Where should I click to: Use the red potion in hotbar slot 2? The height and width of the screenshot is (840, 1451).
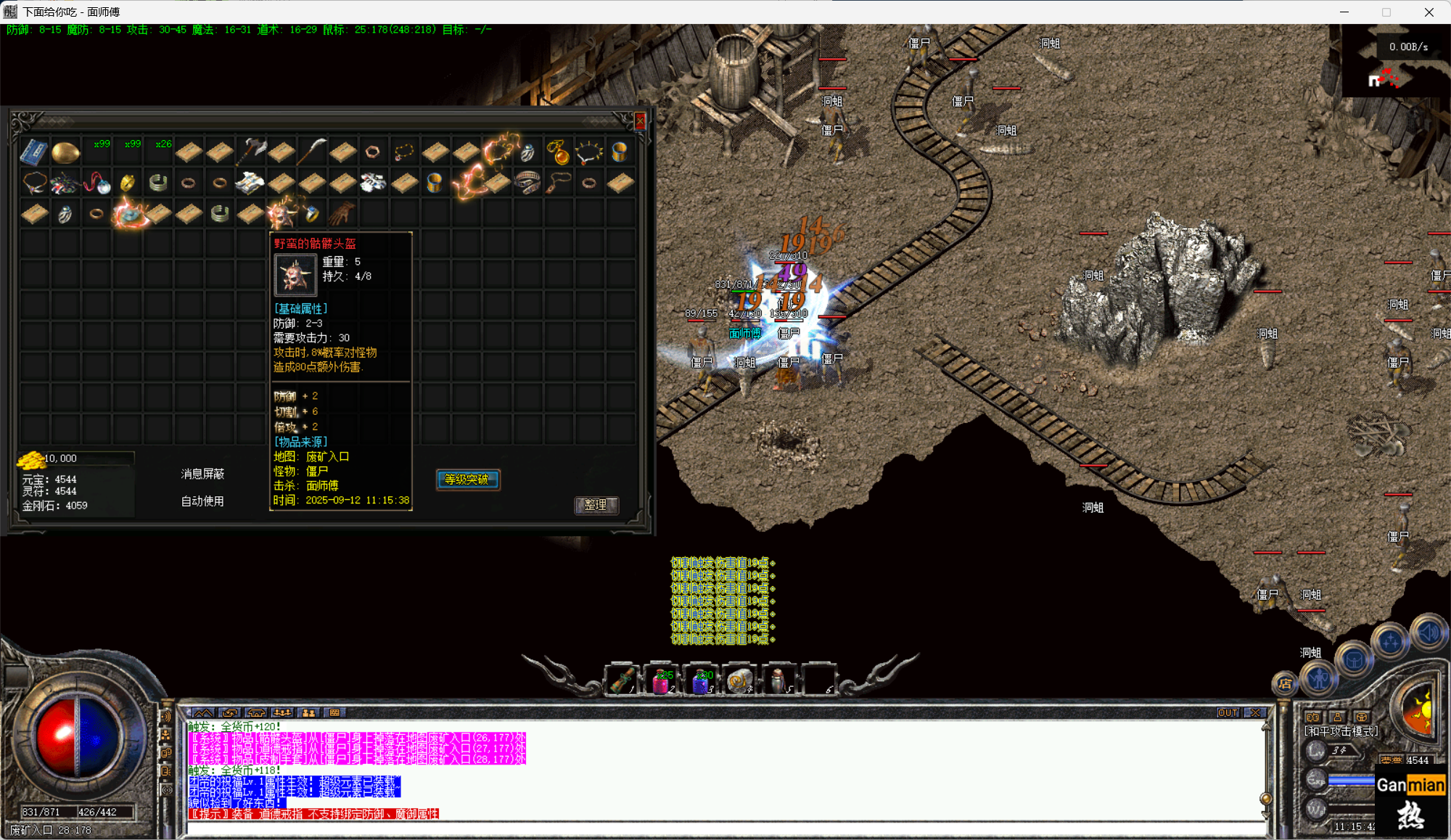click(662, 682)
